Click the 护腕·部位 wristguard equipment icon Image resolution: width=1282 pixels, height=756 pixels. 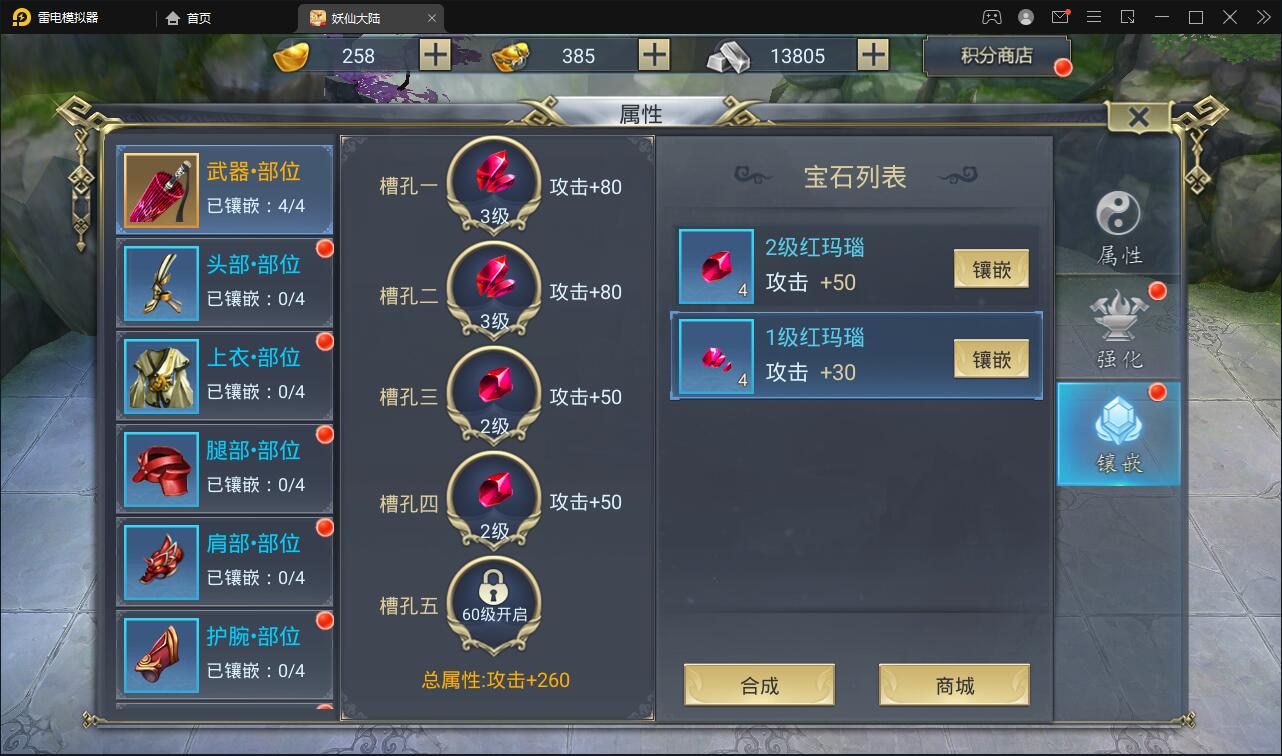point(160,654)
